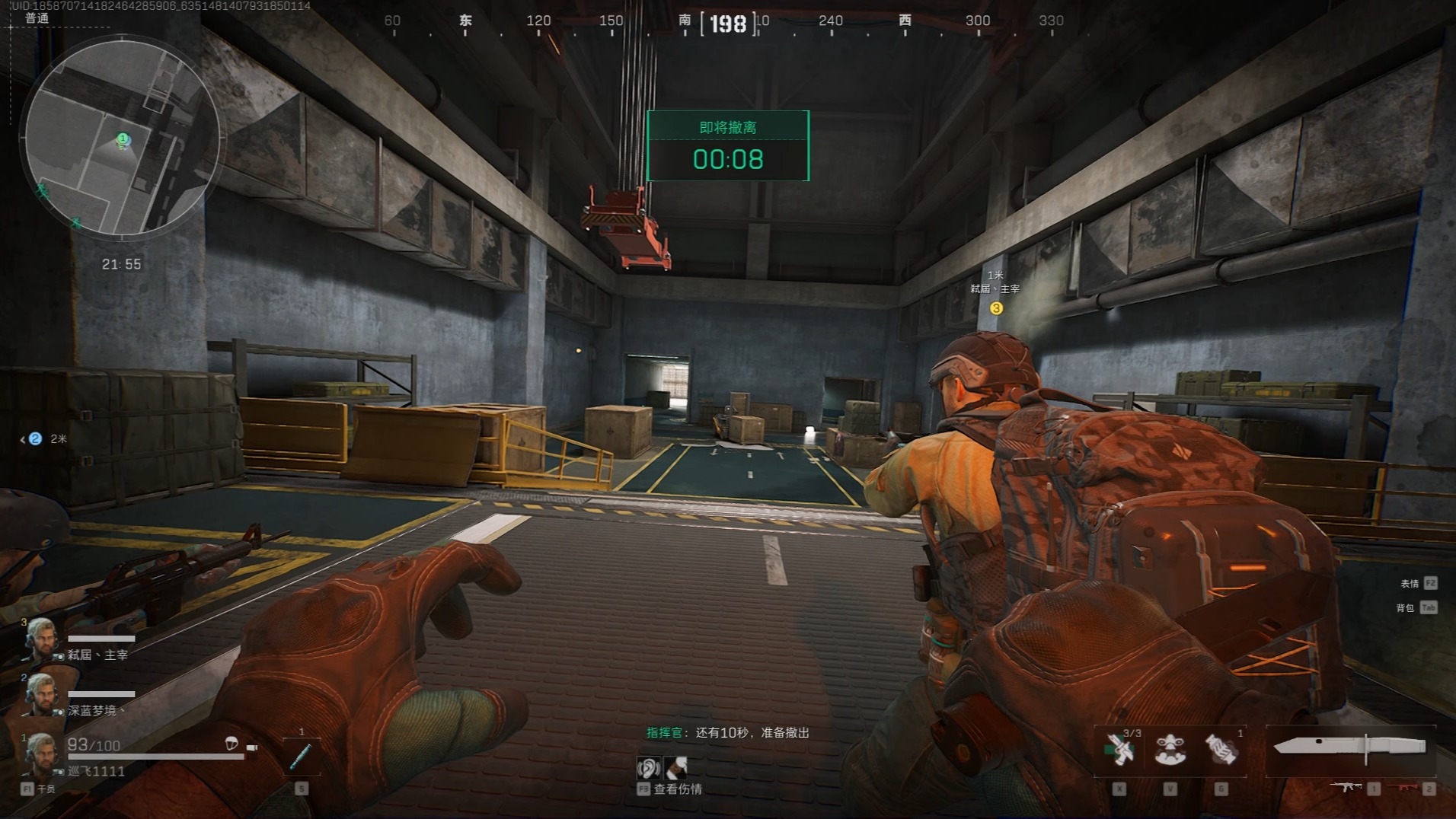Image resolution: width=1456 pixels, height=819 pixels.
Task: Click the compass heading bar
Action: click(727, 23)
